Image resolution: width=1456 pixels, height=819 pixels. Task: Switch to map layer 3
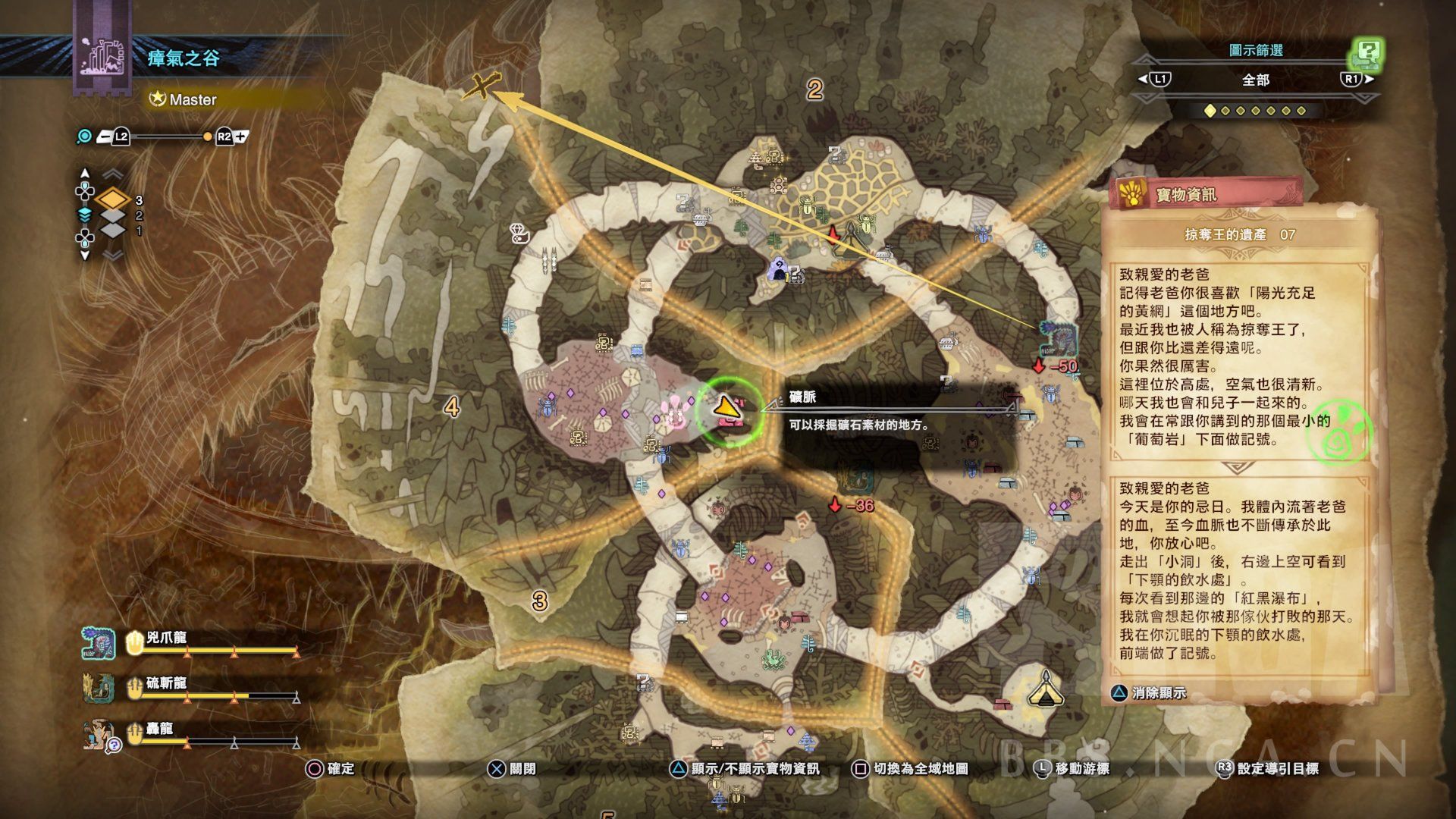pos(114,200)
